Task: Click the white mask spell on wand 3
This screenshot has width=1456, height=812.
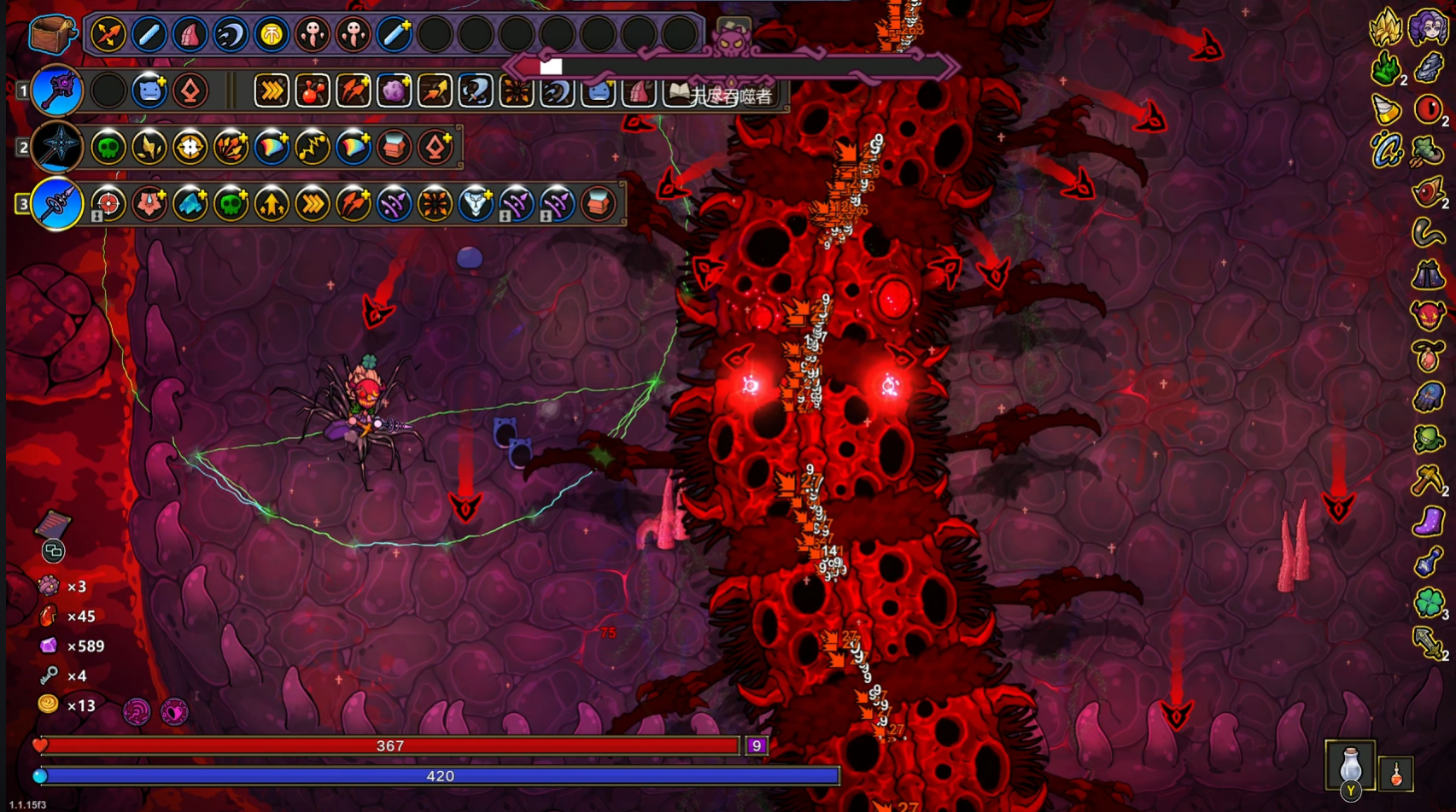Action: 476,204
